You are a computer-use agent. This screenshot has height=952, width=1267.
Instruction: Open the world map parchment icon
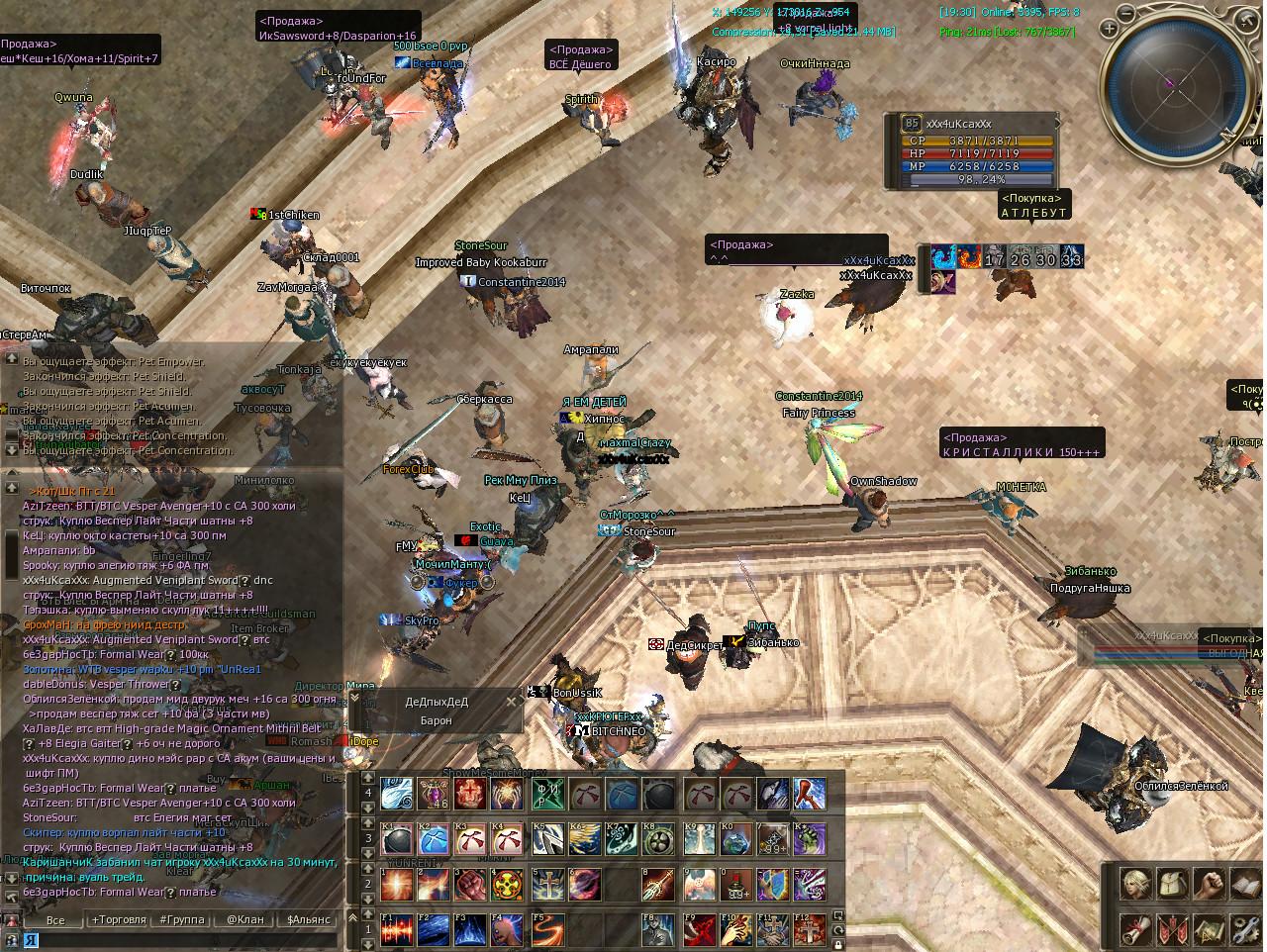pos(1209,929)
